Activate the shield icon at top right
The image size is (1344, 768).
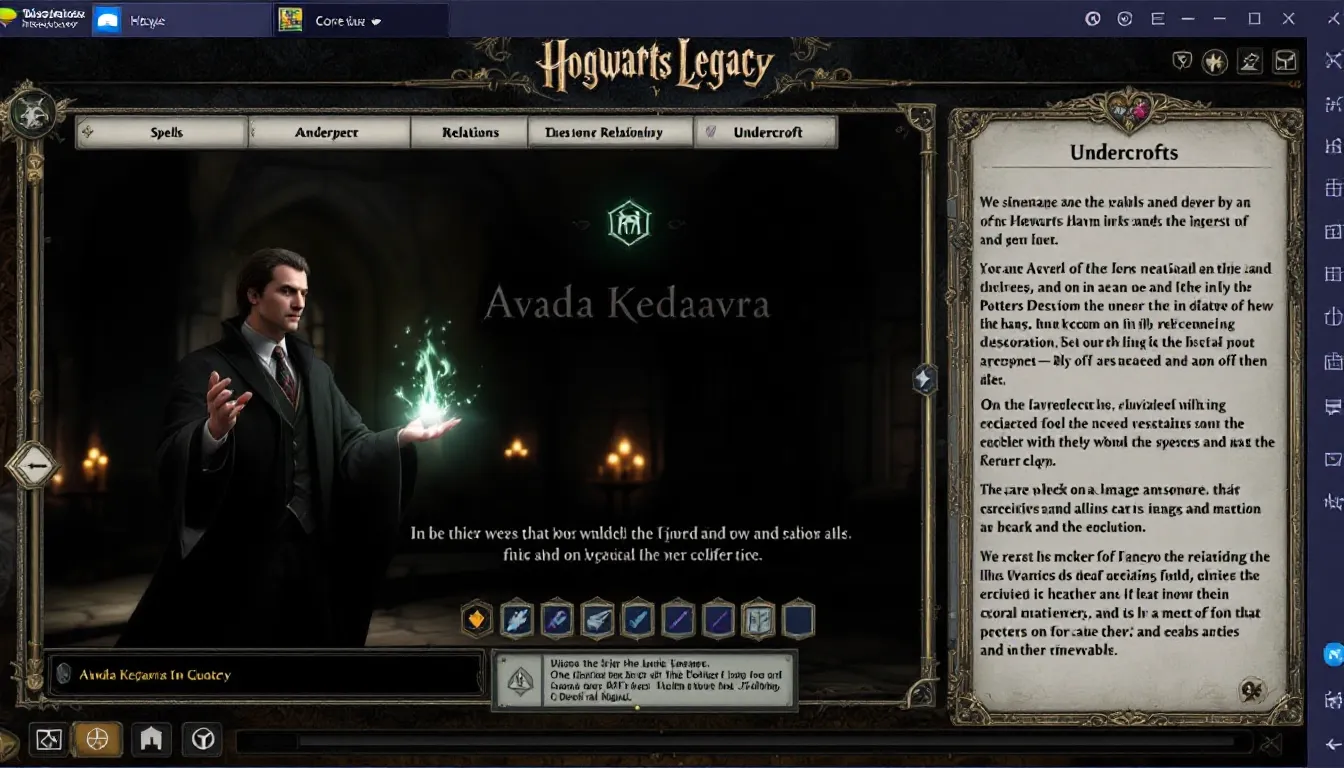[1182, 62]
